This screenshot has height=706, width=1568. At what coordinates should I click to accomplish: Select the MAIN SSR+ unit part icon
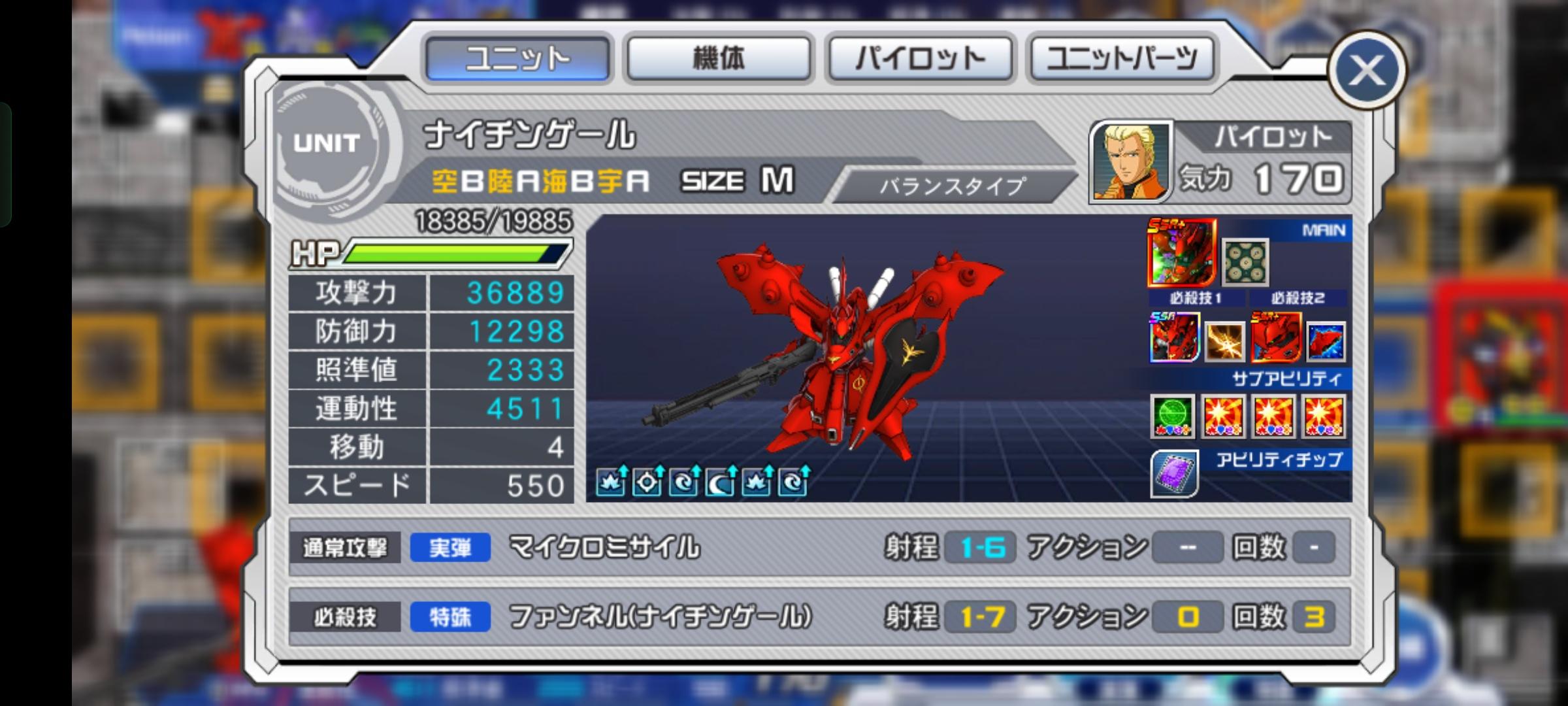point(1181,252)
